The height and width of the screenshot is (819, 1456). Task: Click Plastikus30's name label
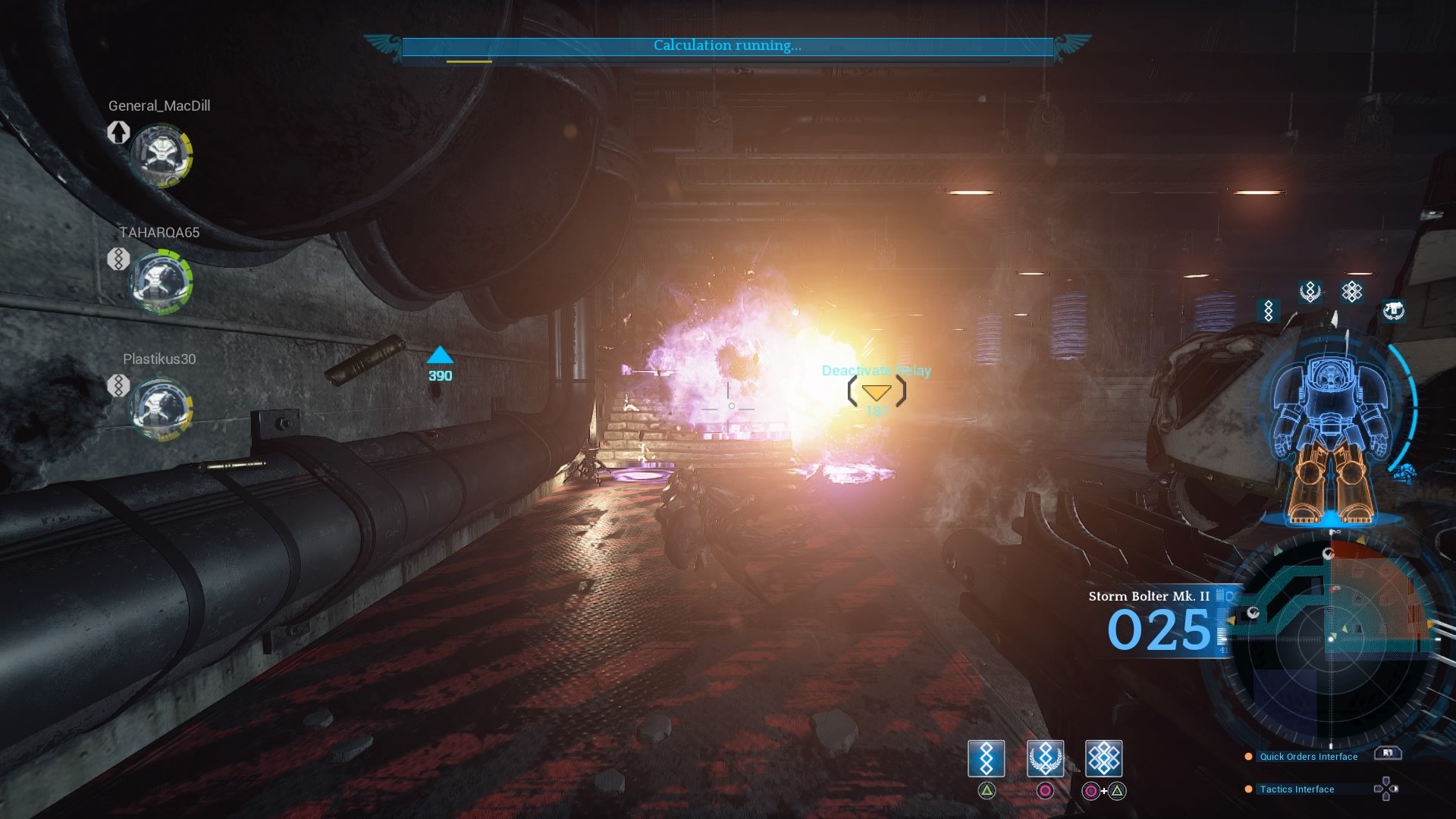pyautogui.click(x=158, y=359)
